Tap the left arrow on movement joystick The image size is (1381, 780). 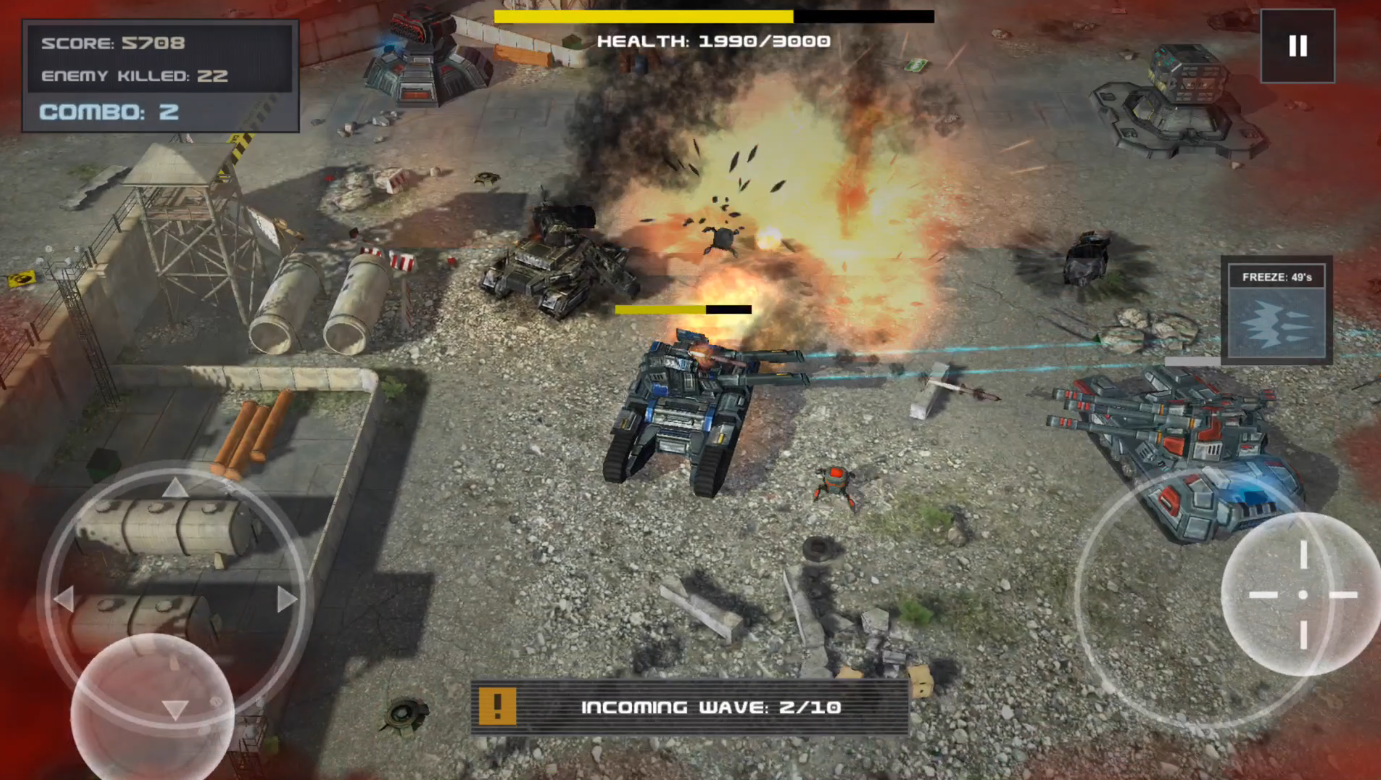point(64,599)
